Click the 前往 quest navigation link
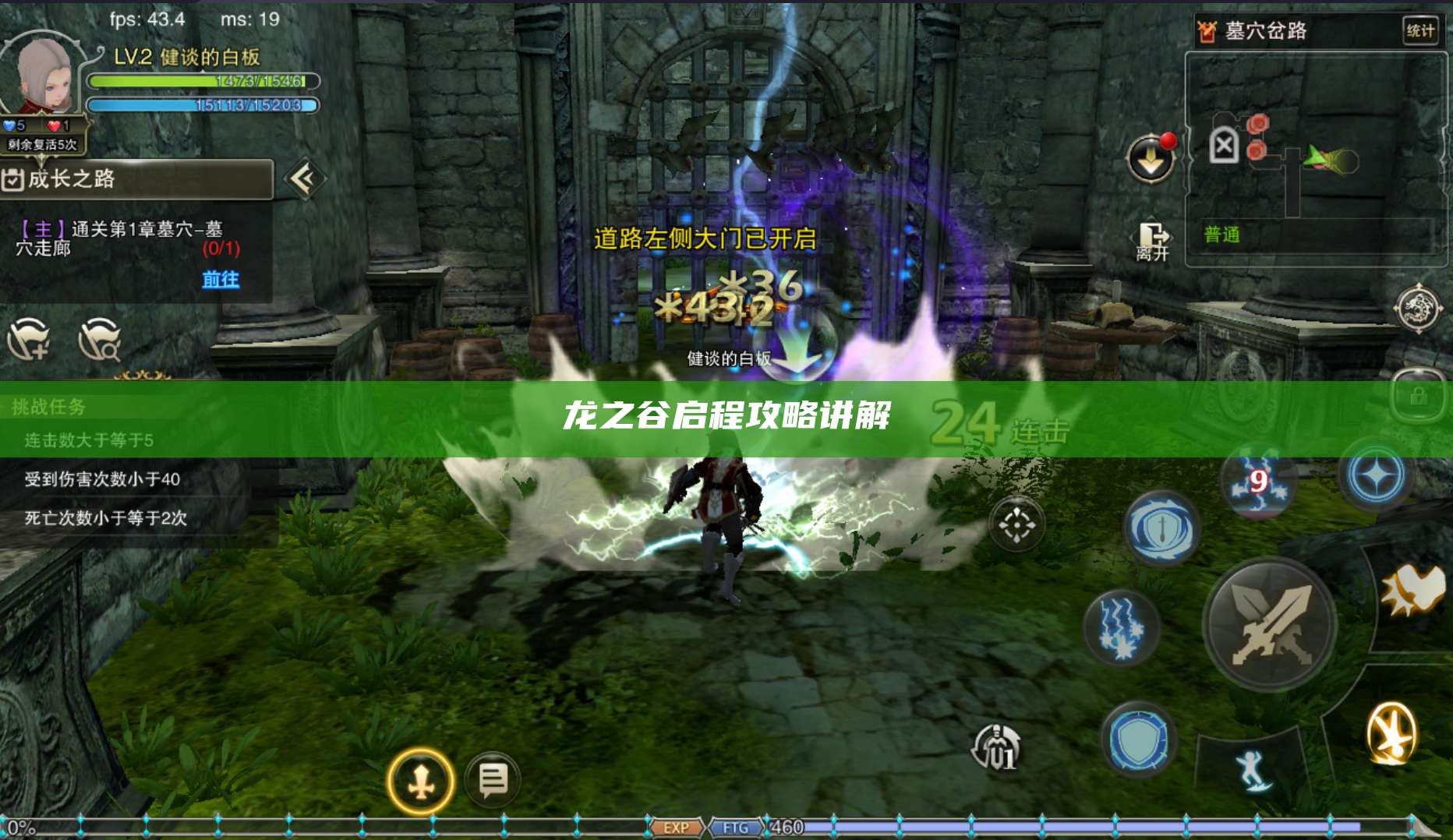This screenshot has height=840, width=1453. [221, 279]
